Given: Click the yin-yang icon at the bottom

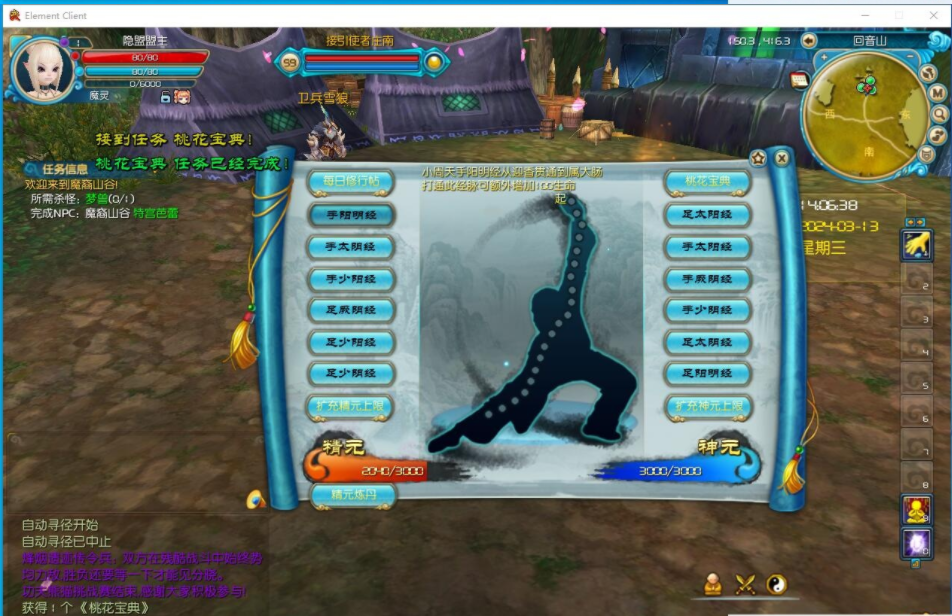Looking at the screenshot, I should pyautogui.click(x=776, y=585).
